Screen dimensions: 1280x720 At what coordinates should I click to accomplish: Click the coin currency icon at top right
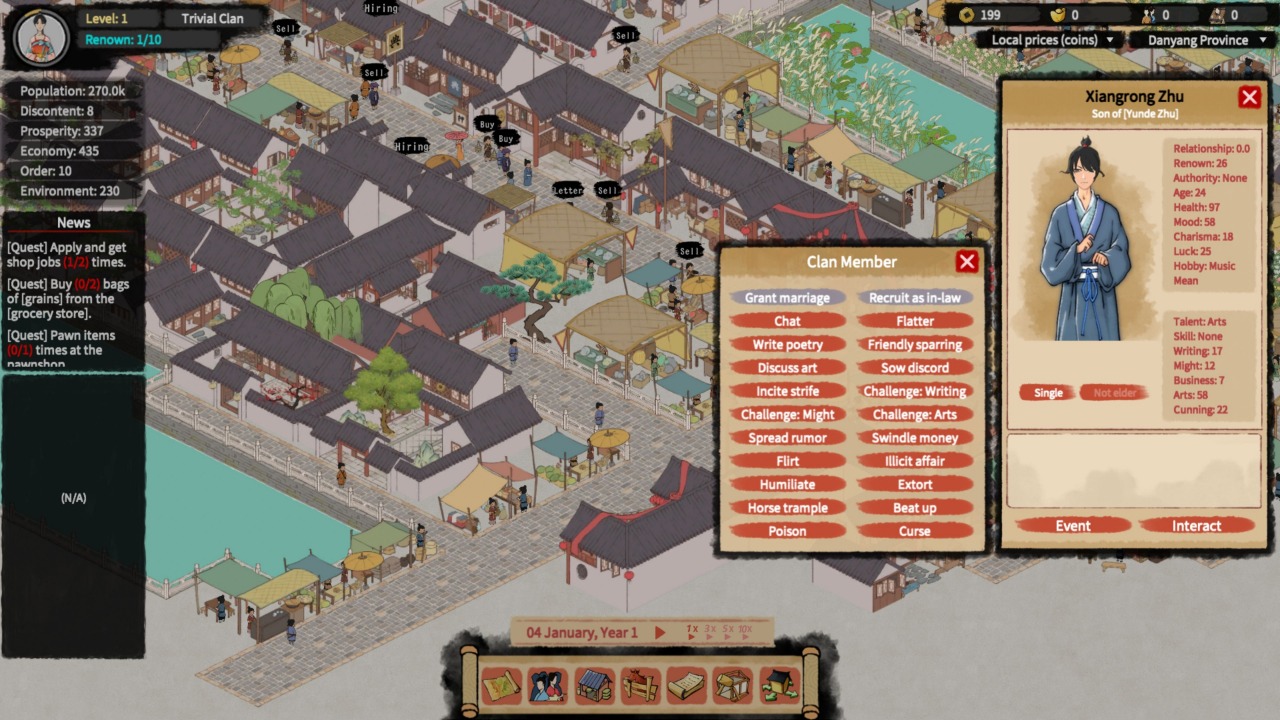(x=966, y=15)
